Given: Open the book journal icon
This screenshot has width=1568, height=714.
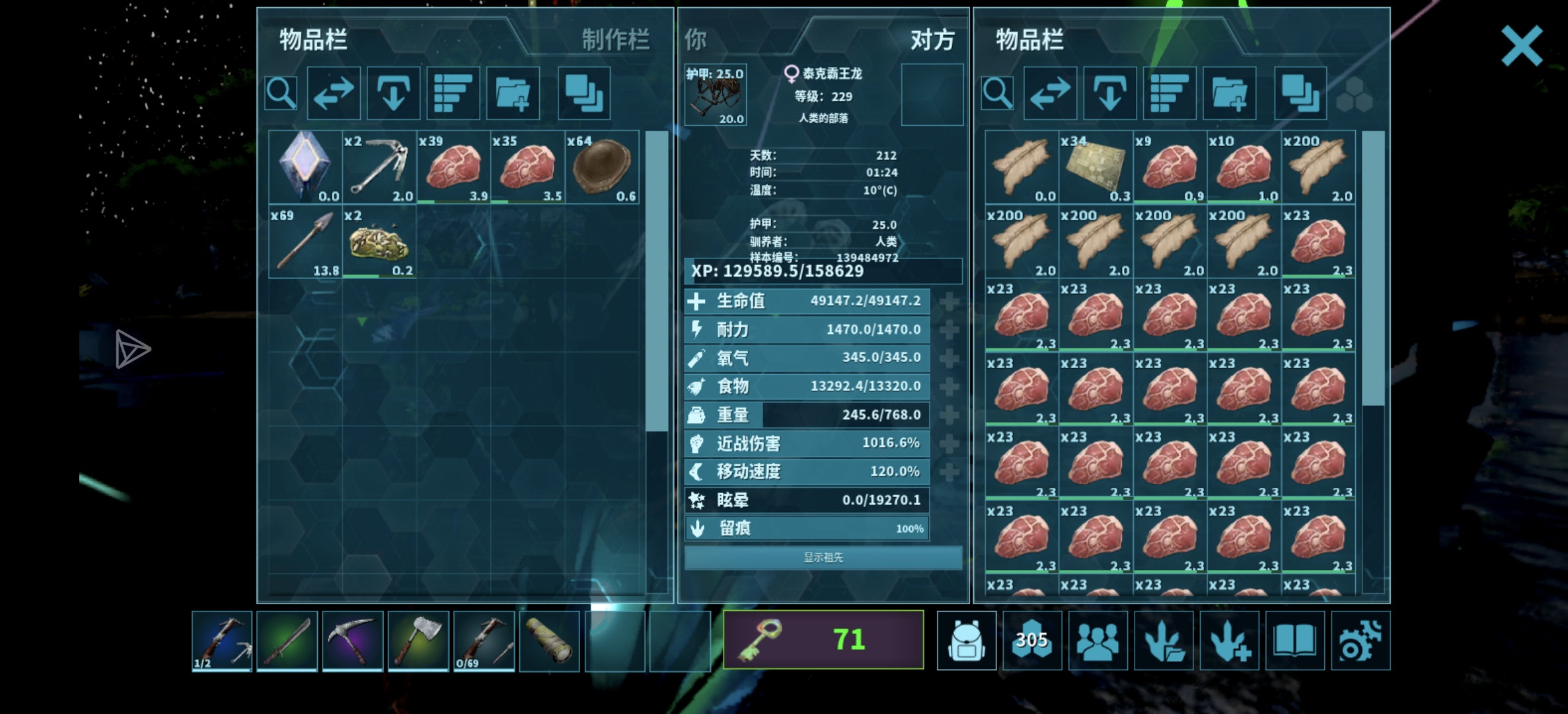Looking at the screenshot, I should click(x=1295, y=641).
